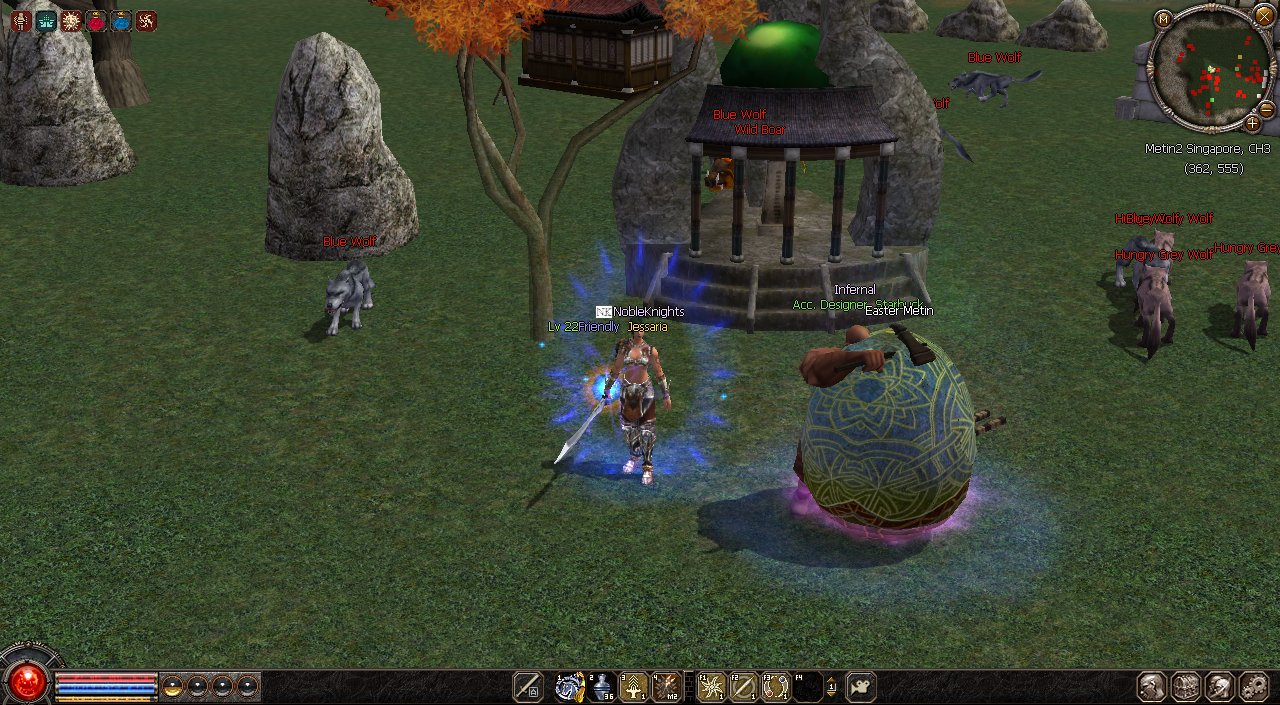Open the character window button
This screenshot has width=1280, height=705.
pos(1152,687)
